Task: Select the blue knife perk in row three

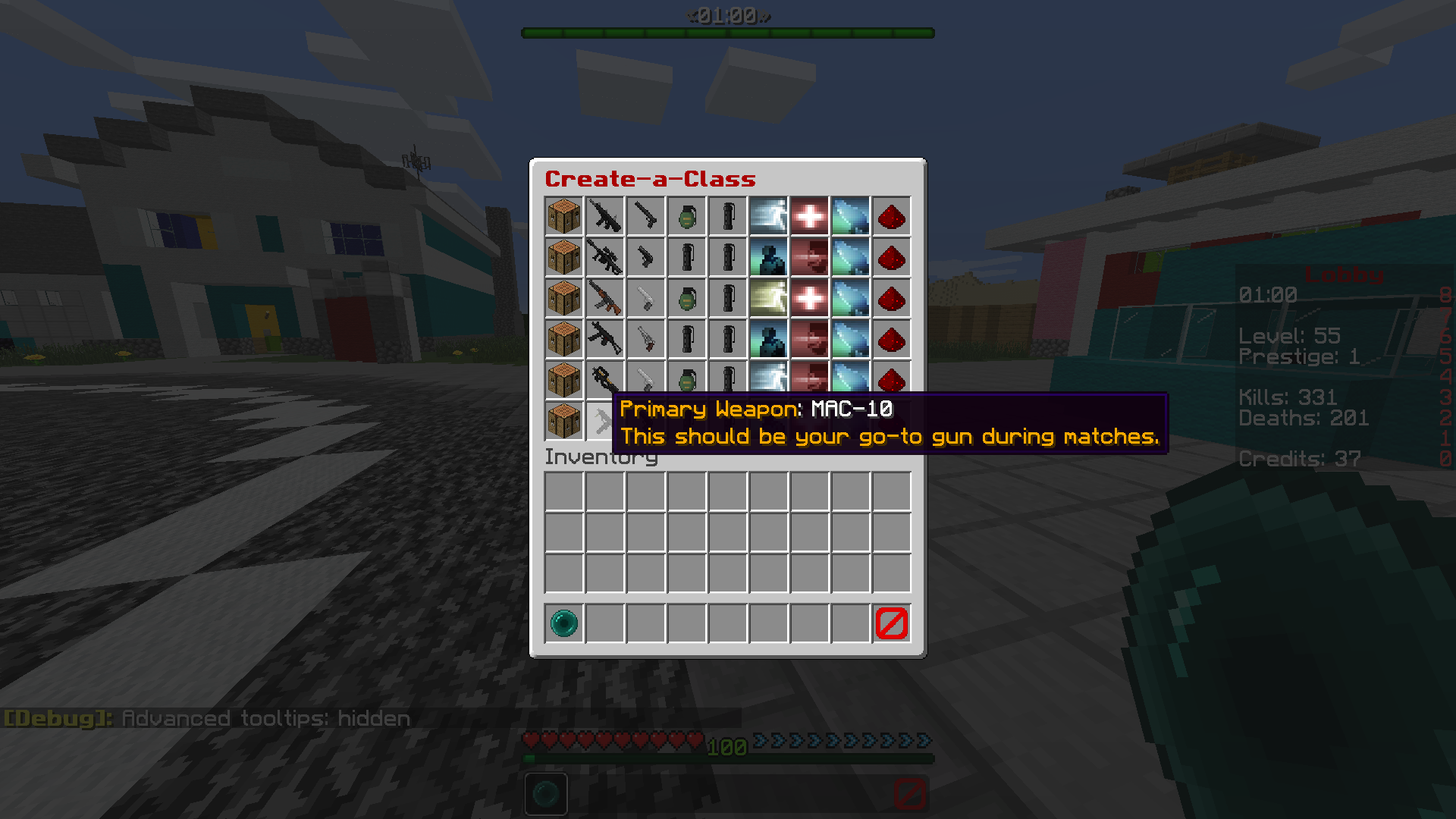Action: point(851,298)
